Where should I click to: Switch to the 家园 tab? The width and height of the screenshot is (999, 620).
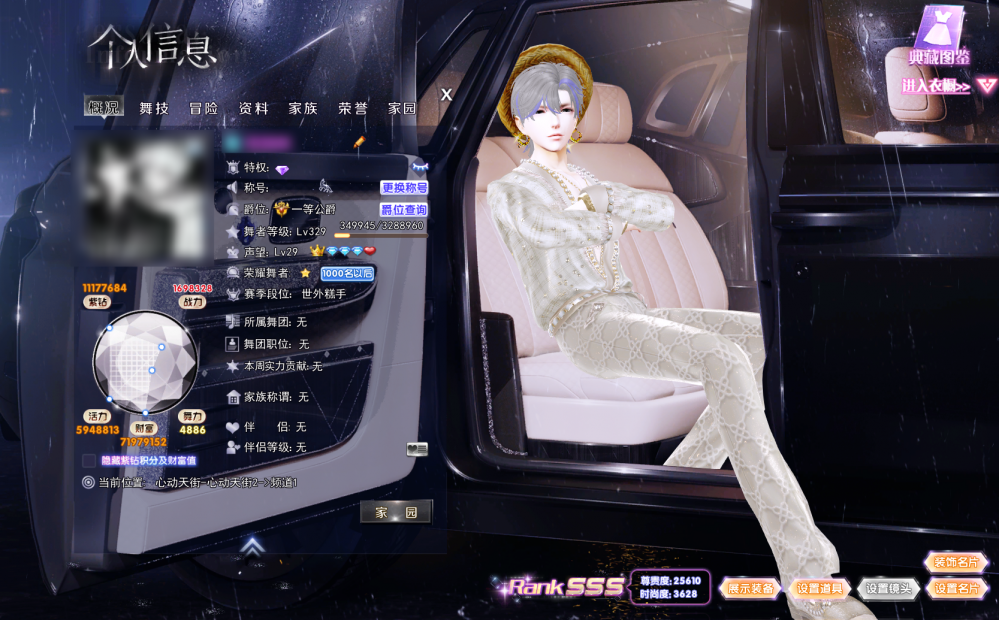(x=402, y=108)
